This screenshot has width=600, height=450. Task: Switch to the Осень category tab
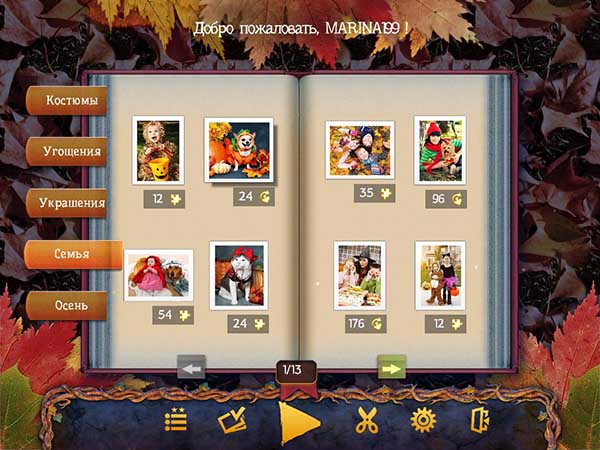tap(68, 304)
